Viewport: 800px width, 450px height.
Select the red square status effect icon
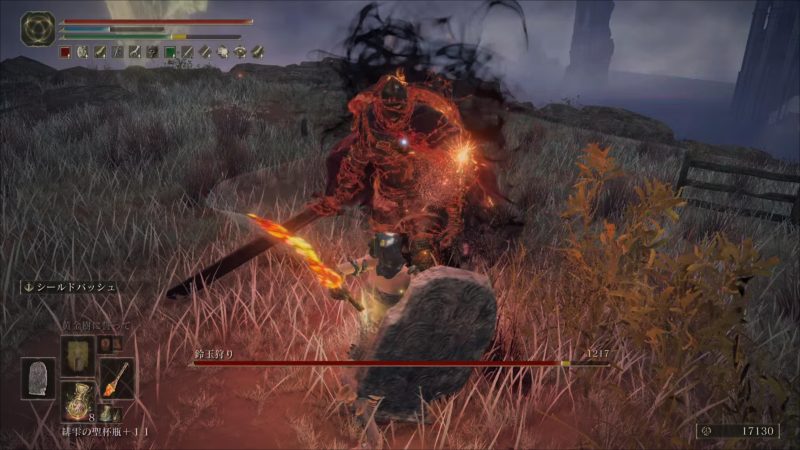click(65, 51)
